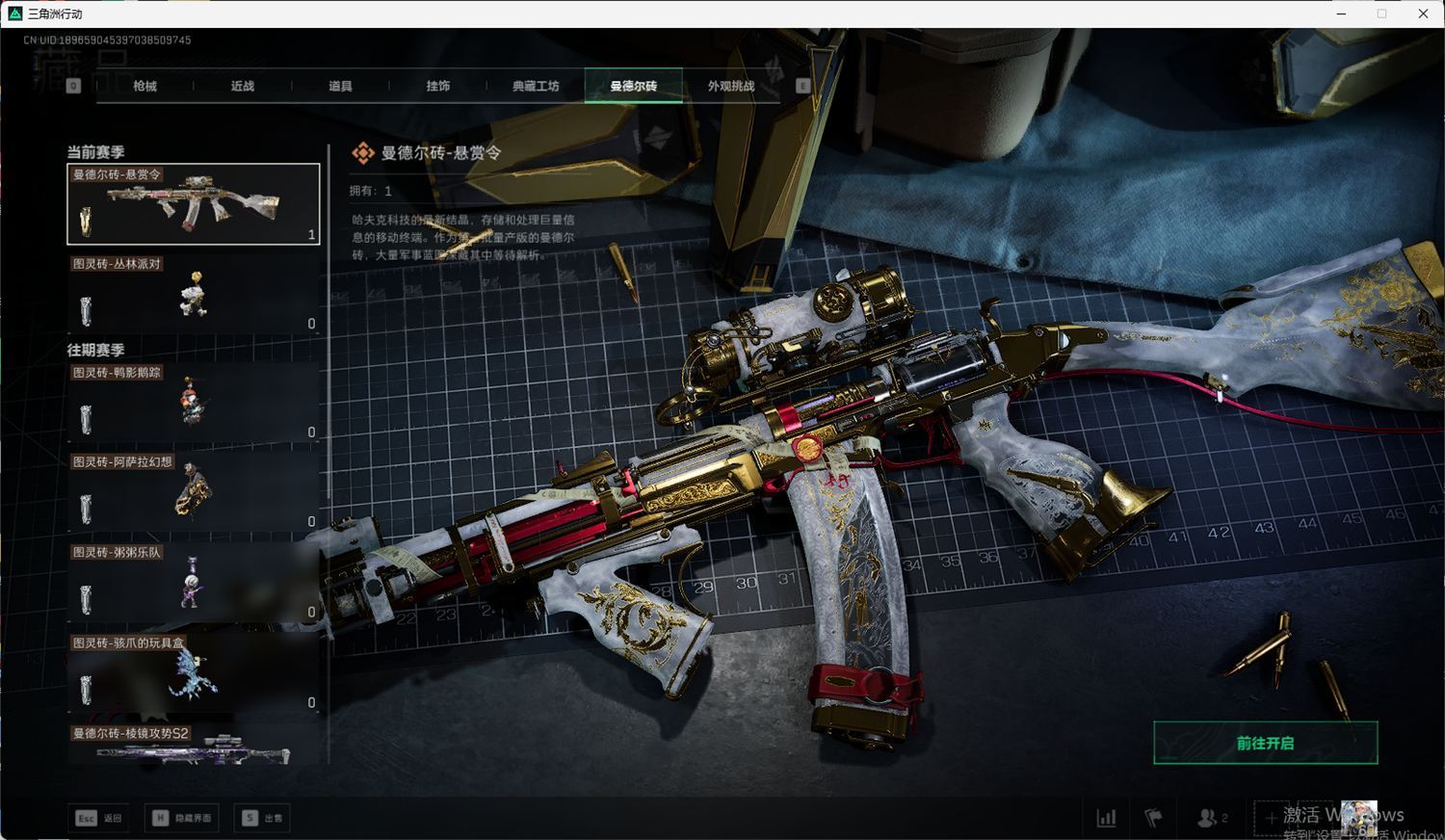This screenshot has height=840, width=1445.
Task: Choose the 图灵砖-丛林派对 entry
Action: (193, 294)
